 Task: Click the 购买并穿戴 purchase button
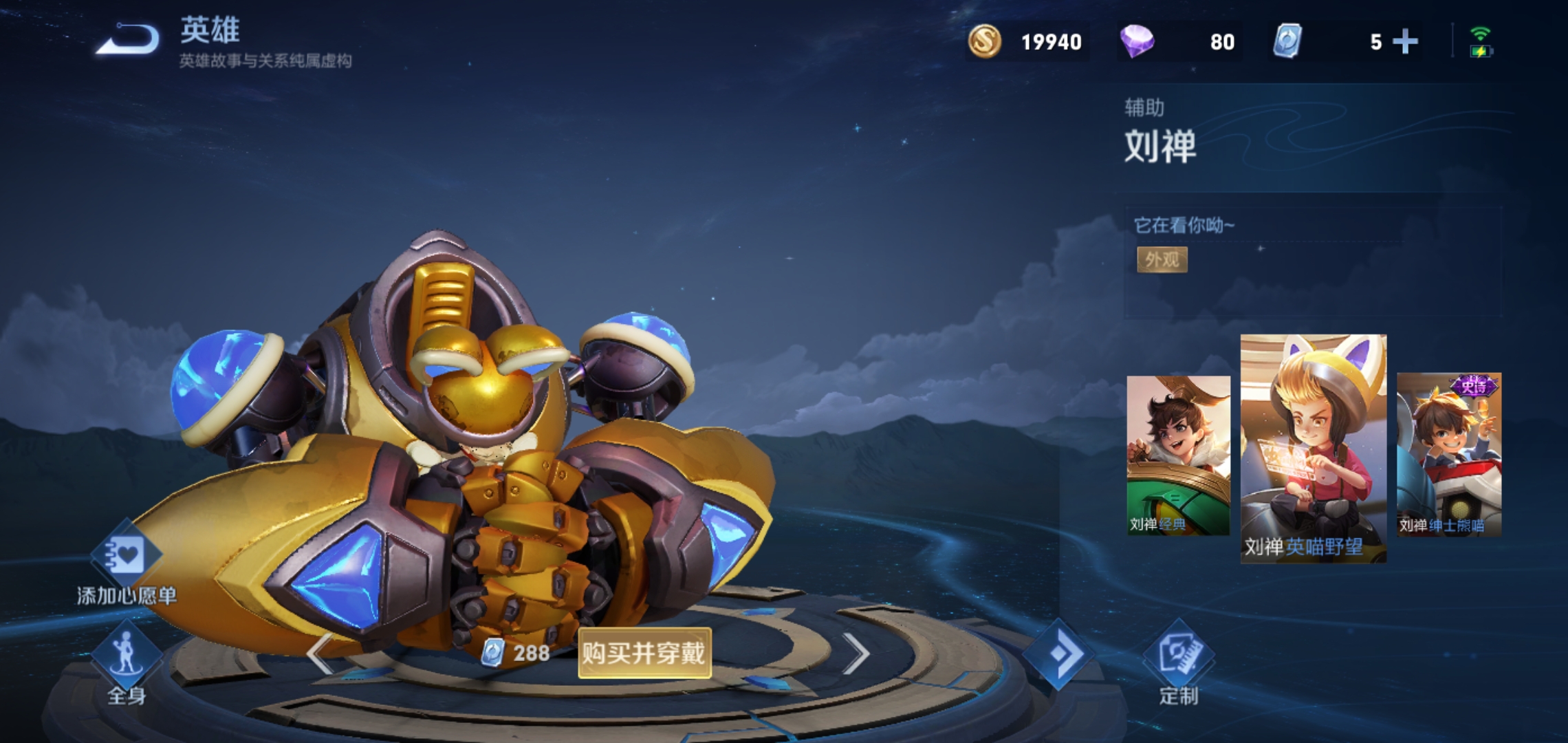[x=644, y=653]
